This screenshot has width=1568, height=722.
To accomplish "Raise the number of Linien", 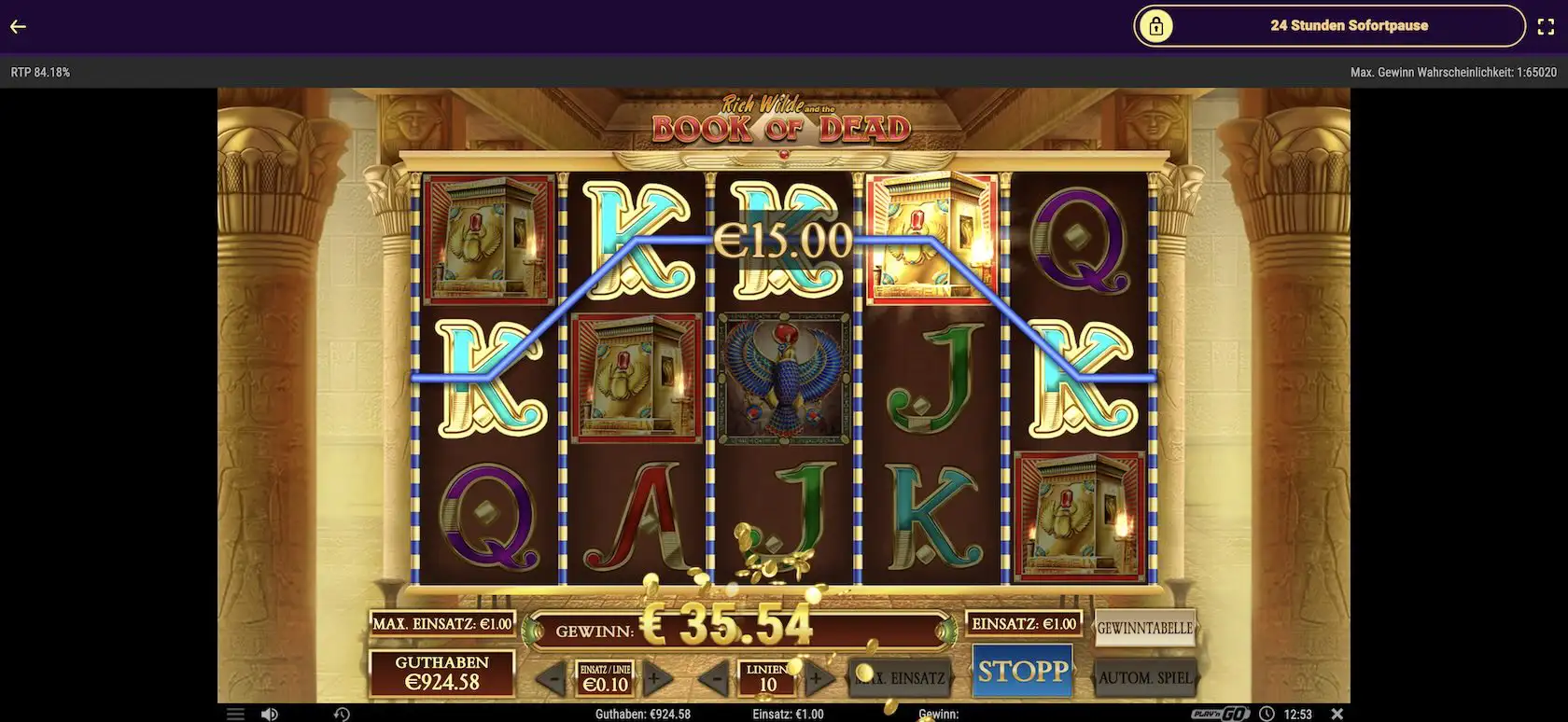I will coord(819,678).
